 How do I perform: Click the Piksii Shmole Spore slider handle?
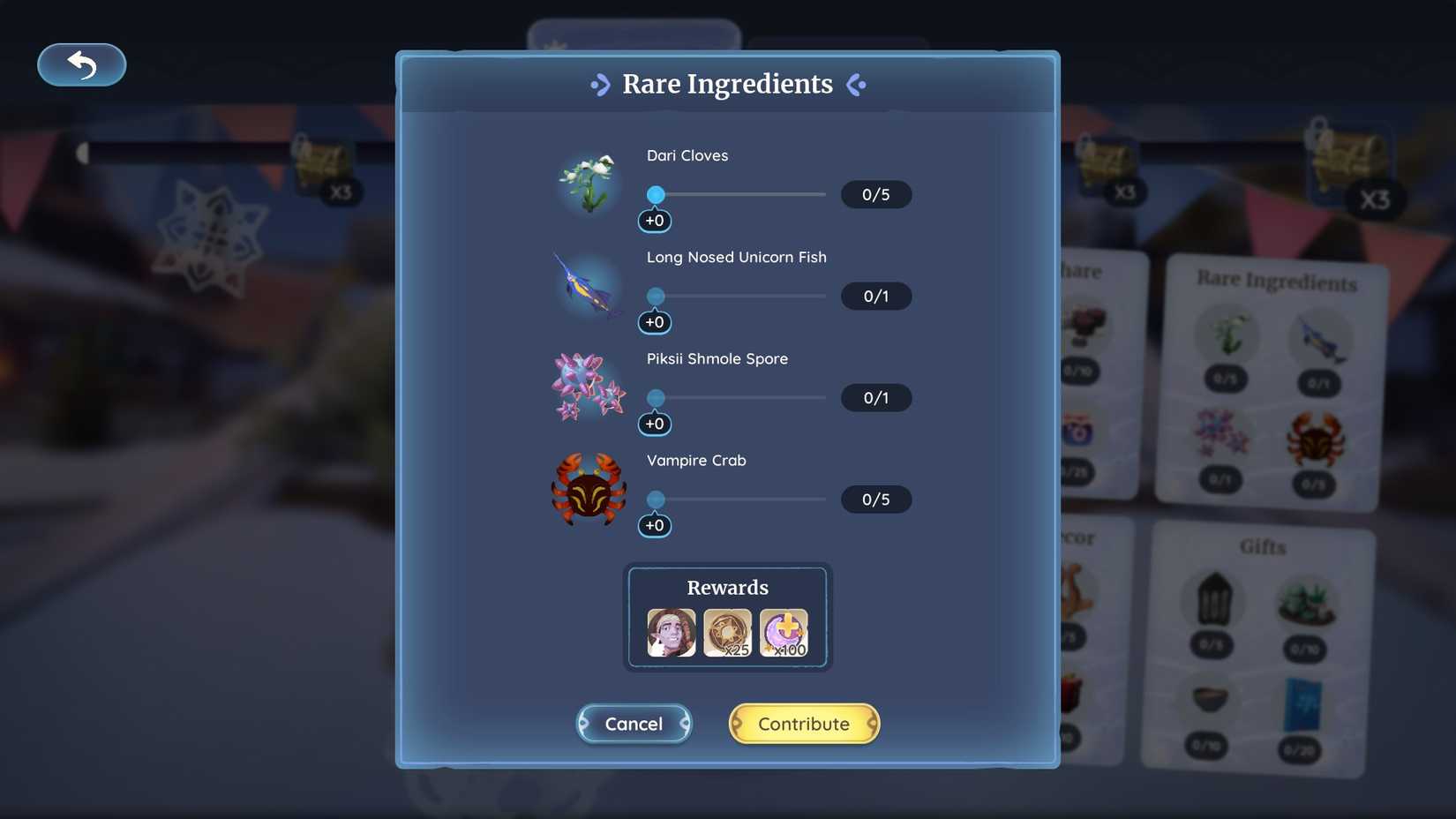click(x=656, y=397)
